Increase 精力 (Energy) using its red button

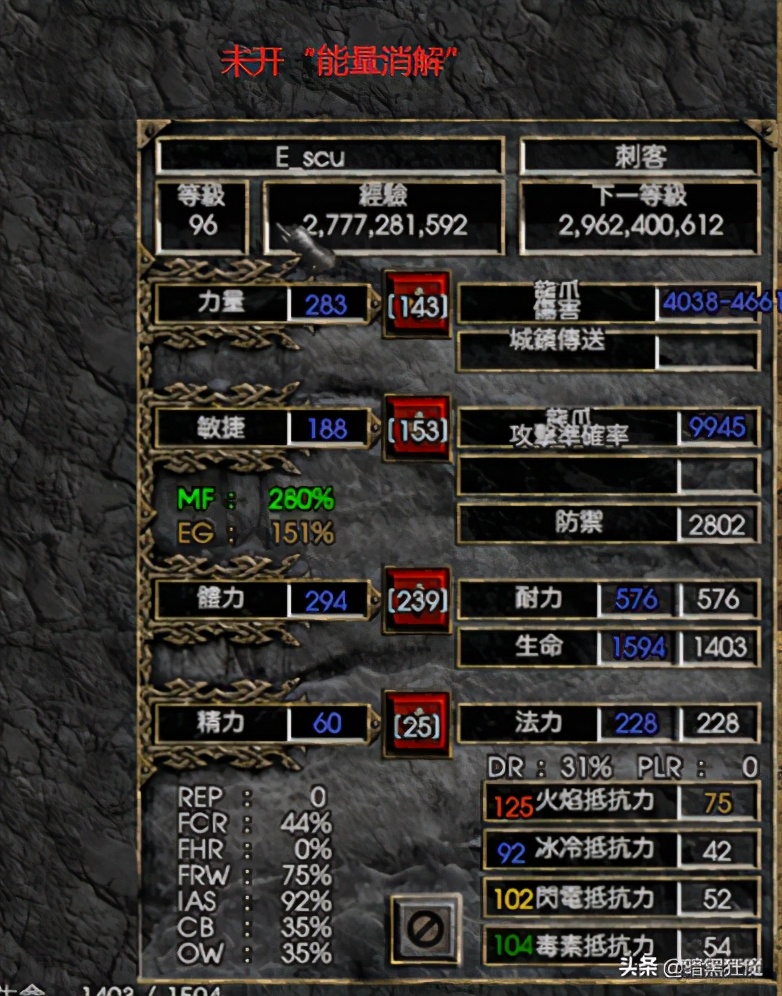(x=418, y=722)
